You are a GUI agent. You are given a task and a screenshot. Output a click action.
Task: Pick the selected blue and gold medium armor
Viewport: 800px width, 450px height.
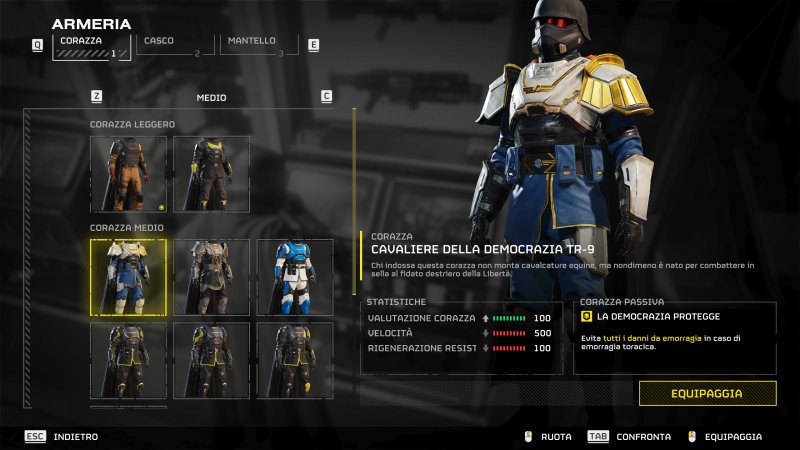[128, 277]
